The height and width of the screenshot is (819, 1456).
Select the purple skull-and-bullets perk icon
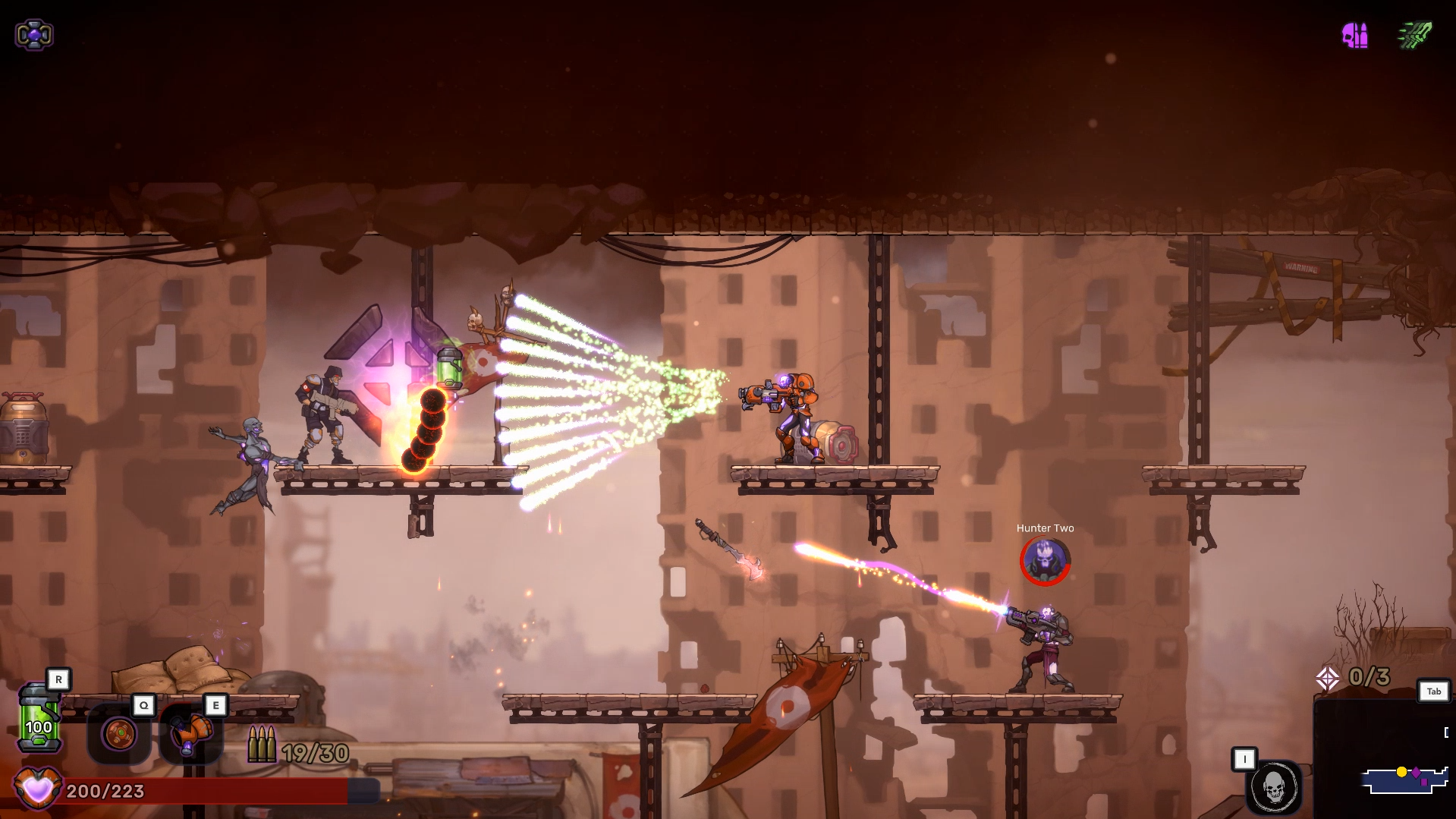[x=1355, y=35]
